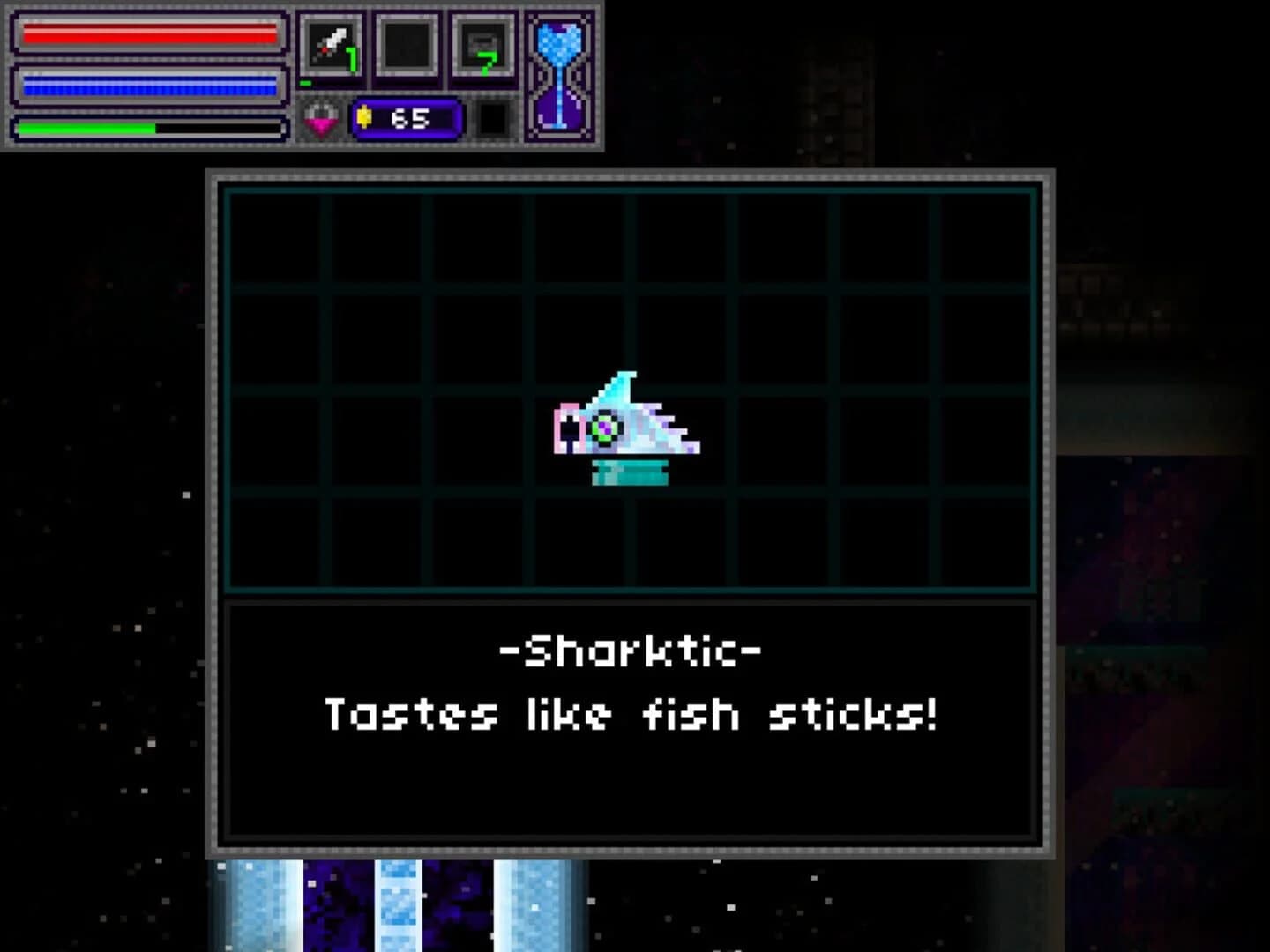
Task: Toggle the green ammo indicator under the dagger slot
Action: (x=306, y=82)
